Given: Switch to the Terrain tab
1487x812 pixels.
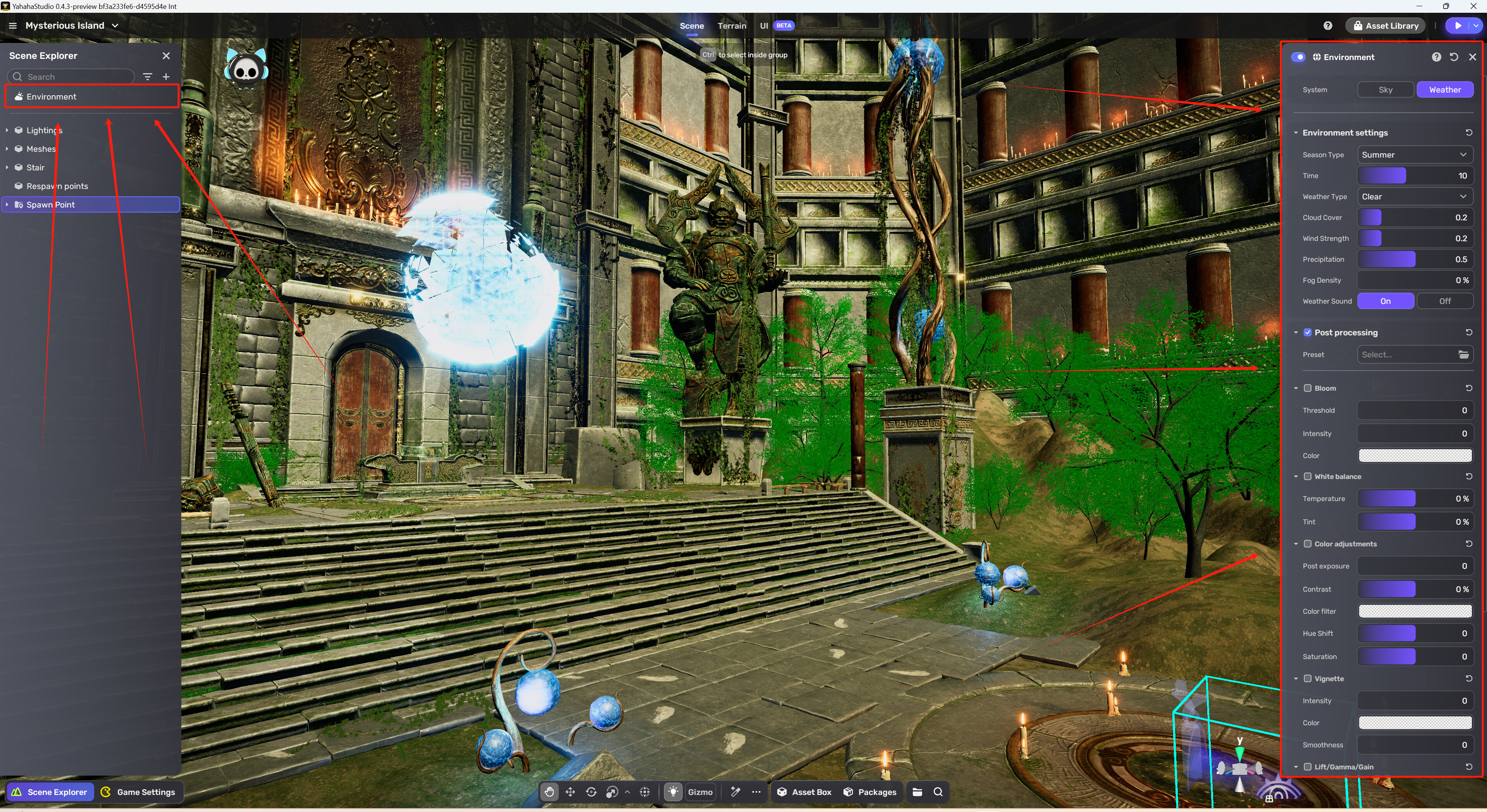Looking at the screenshot, I should pos(731,26).
